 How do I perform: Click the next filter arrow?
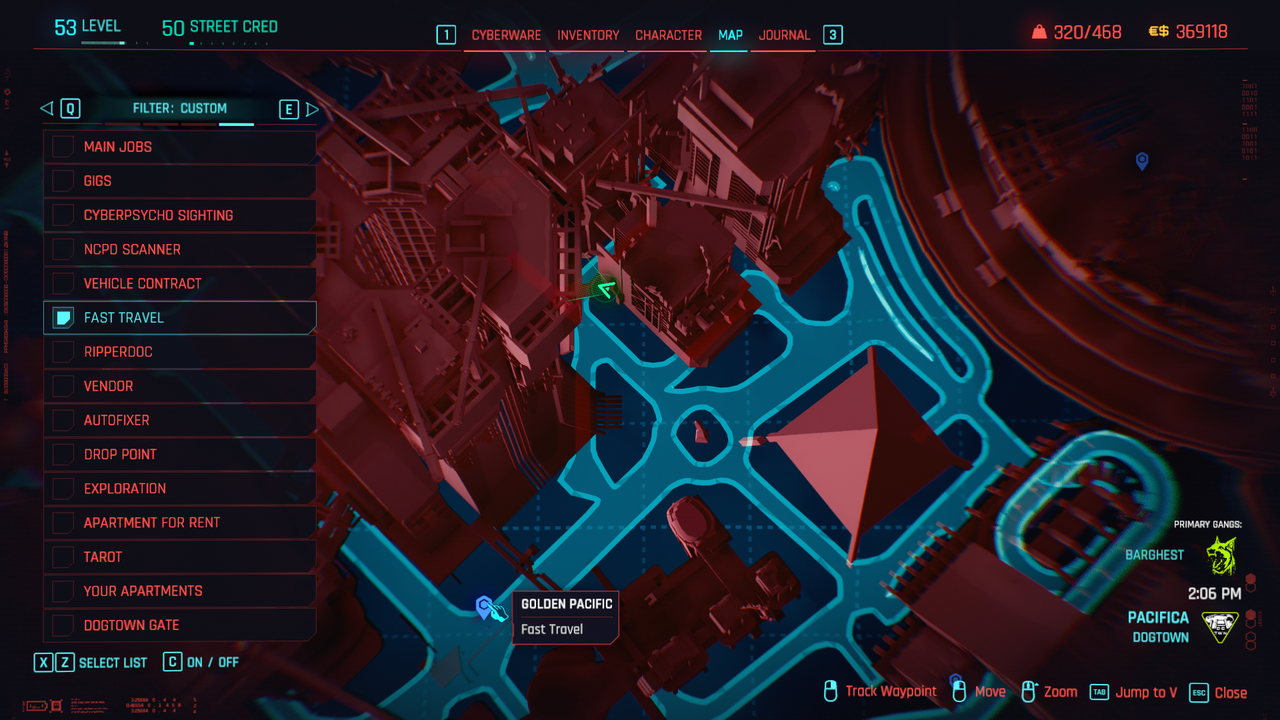[x=312, y=109]
